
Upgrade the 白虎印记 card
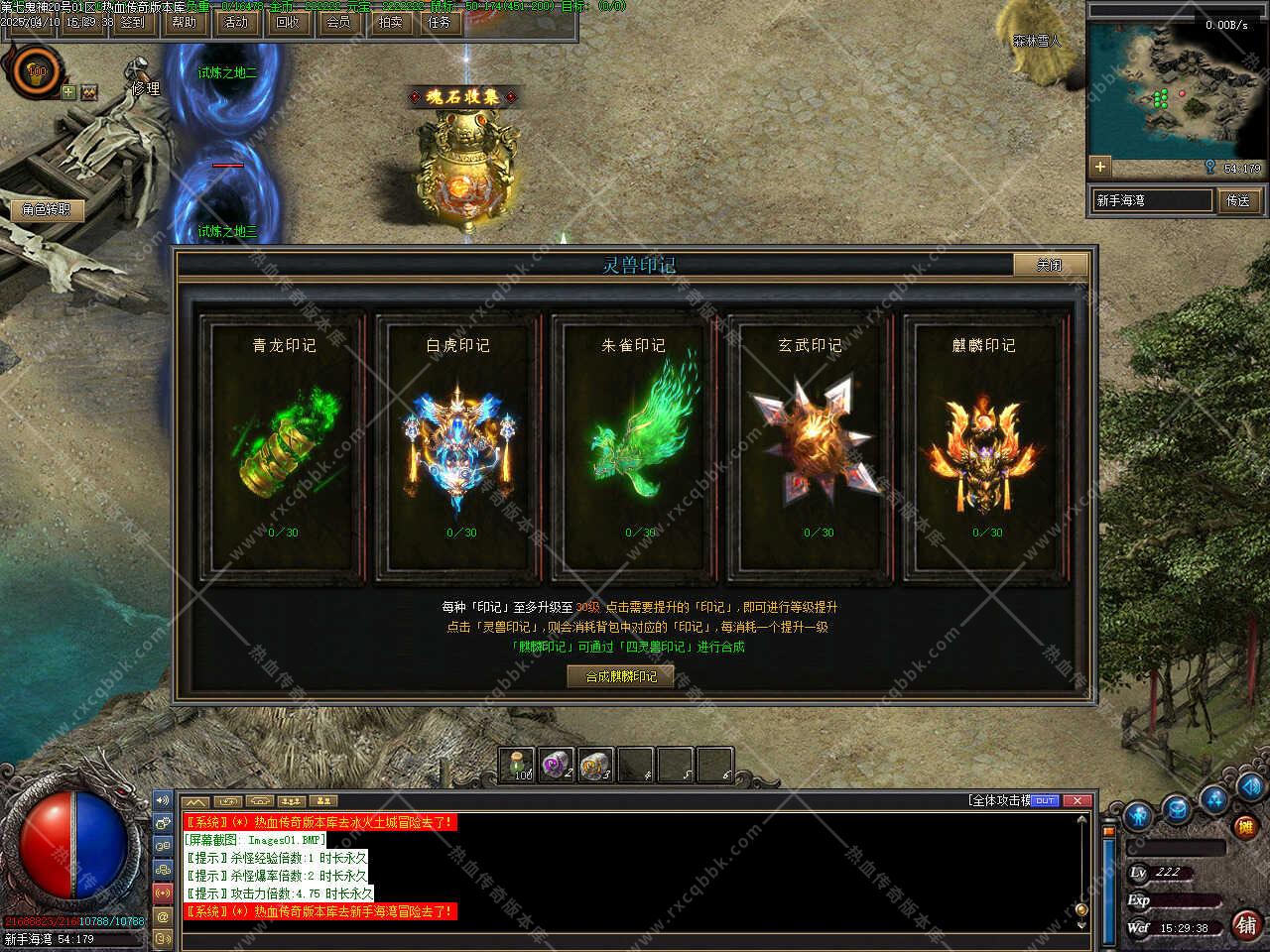(458, 444)
